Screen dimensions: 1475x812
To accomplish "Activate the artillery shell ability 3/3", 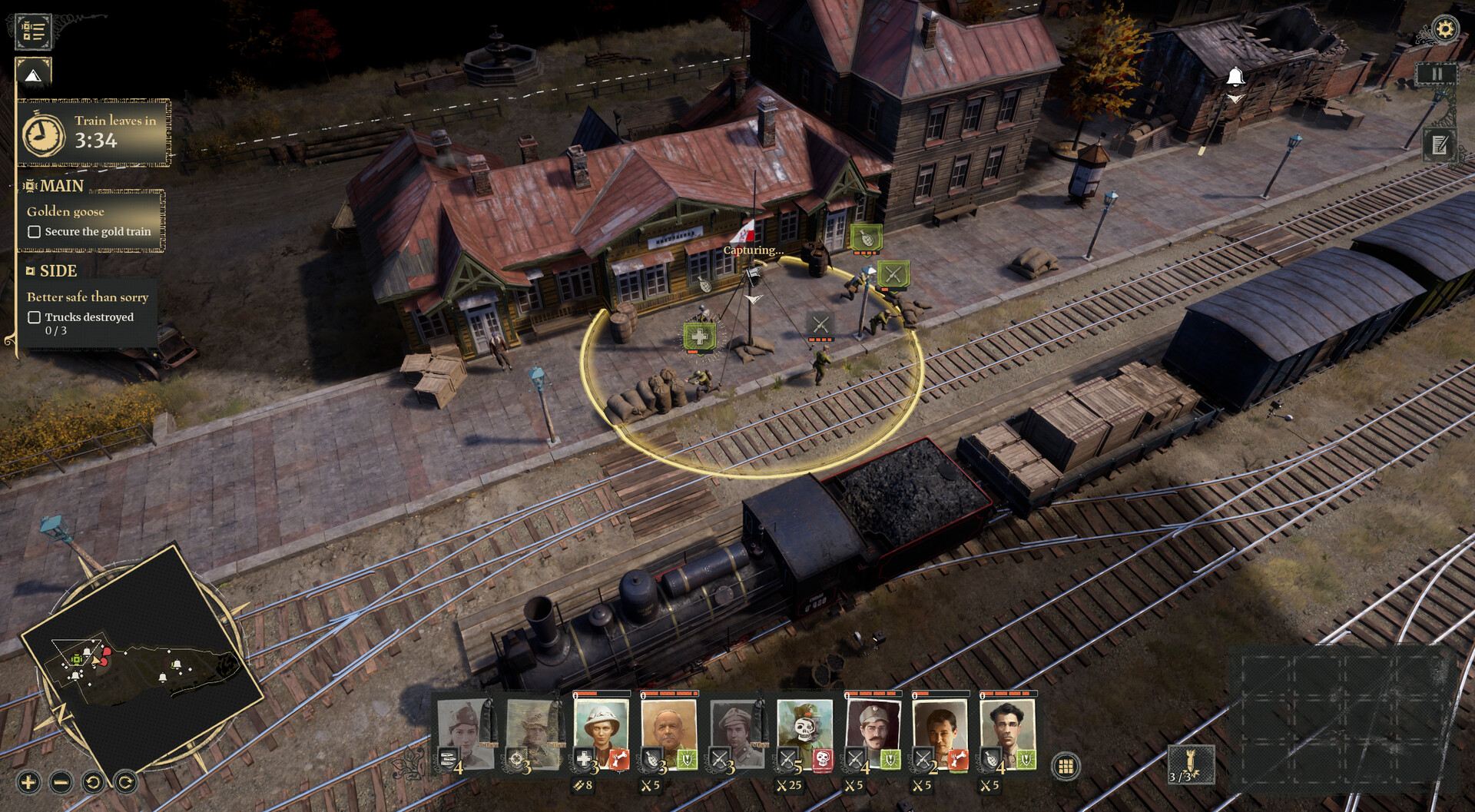I will [x=1190, y=765].
